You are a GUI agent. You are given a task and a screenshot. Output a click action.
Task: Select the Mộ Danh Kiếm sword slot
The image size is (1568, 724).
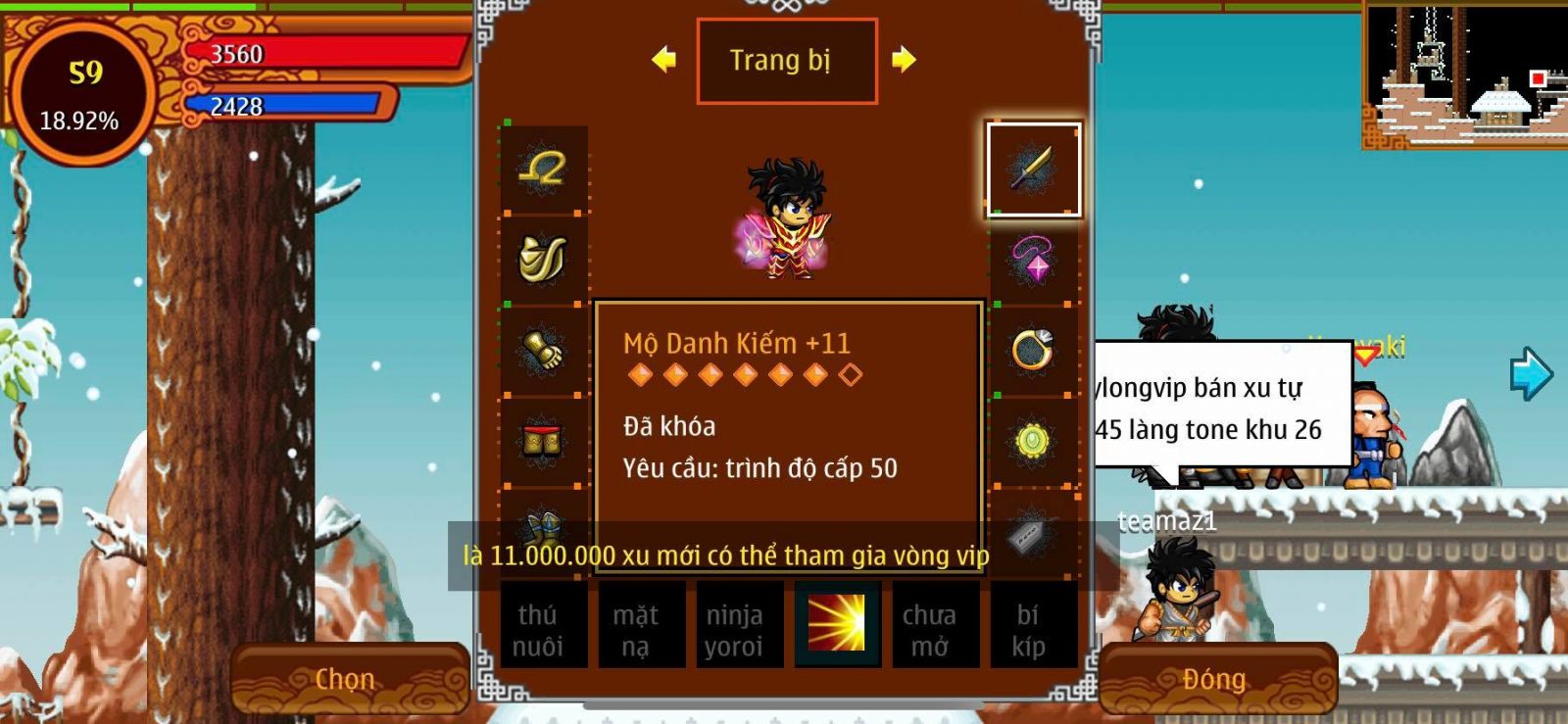tap(1033, 169)
